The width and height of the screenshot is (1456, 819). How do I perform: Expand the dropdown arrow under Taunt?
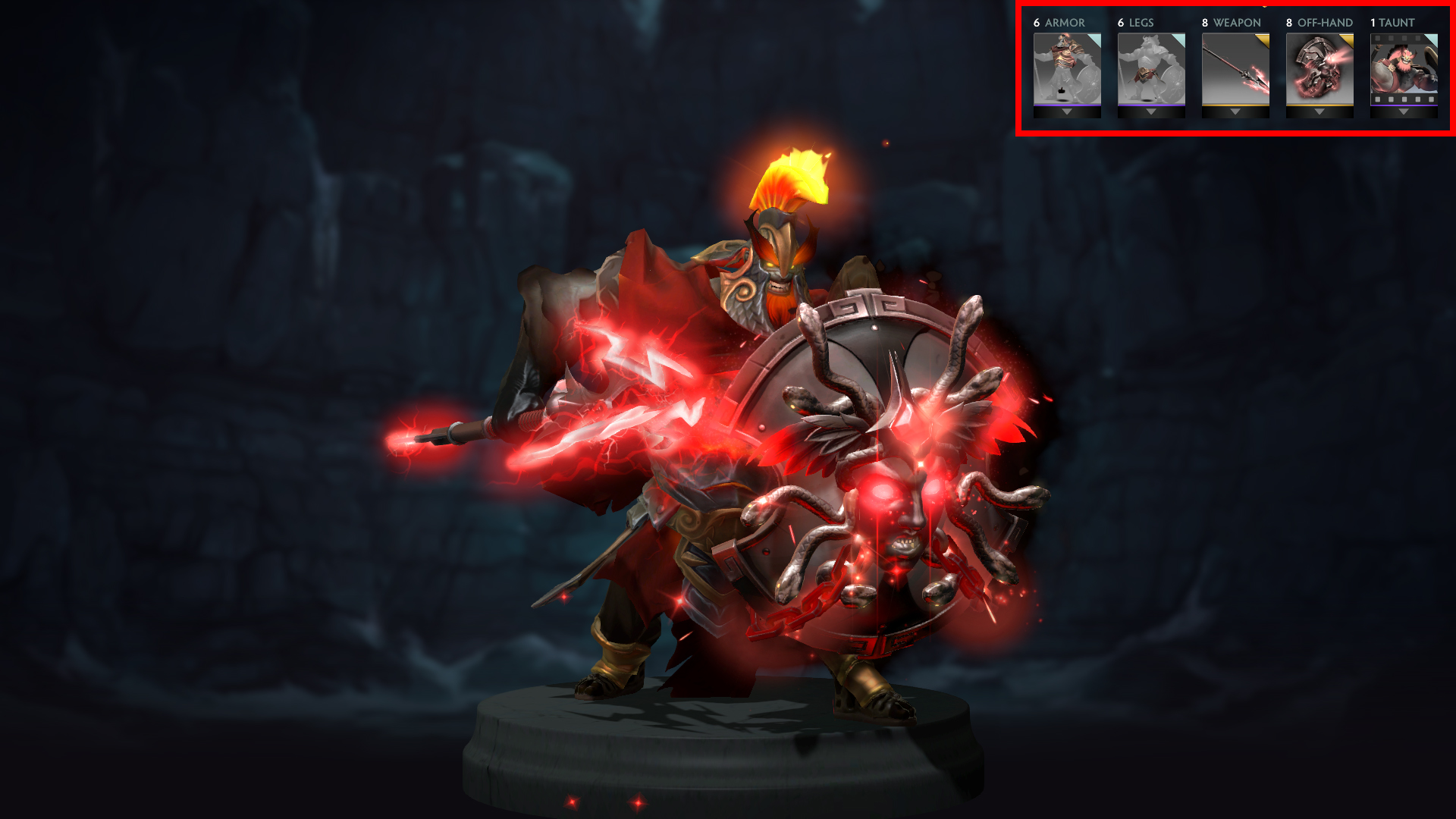pyautogui.click(x=1404, y=112)
